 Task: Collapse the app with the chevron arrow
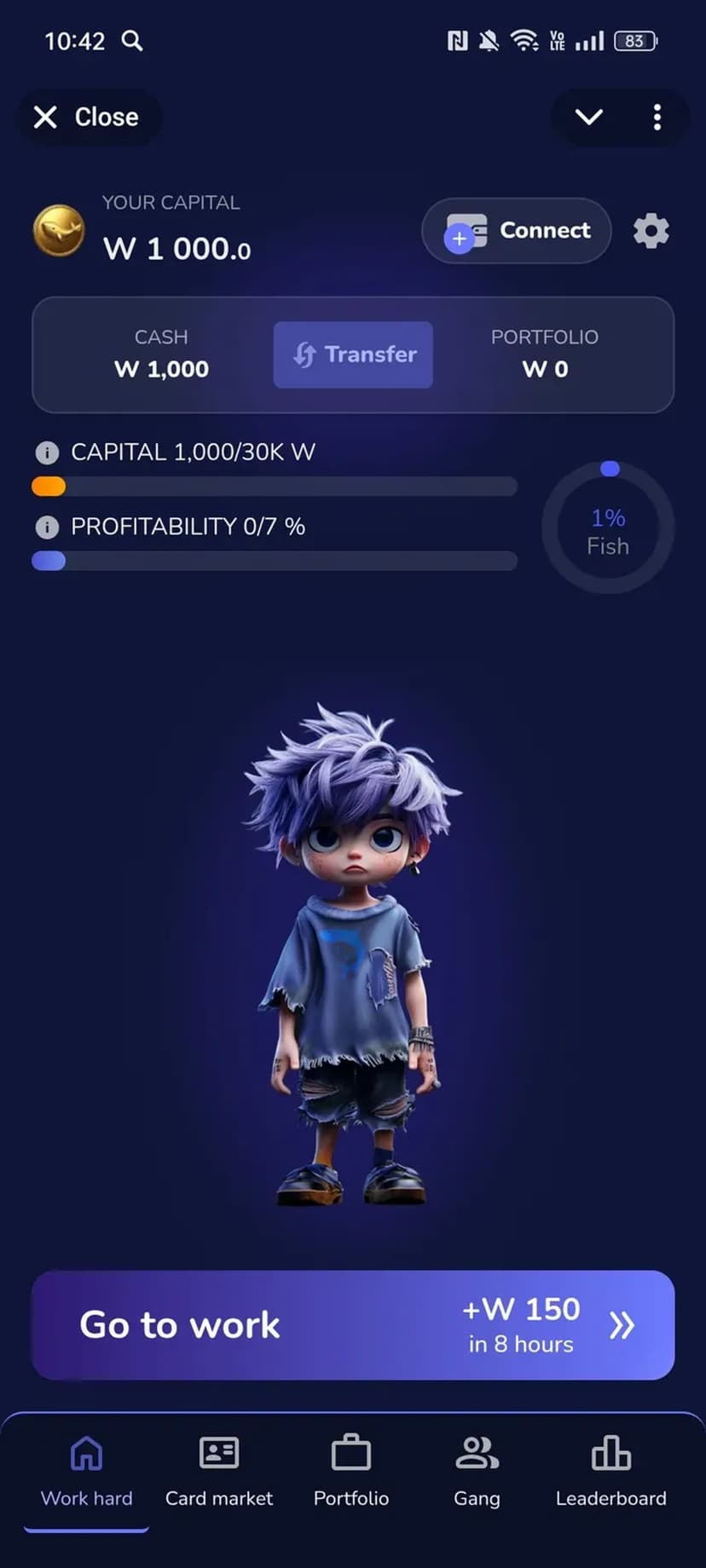pyautogui.click(x=589, y=117)
